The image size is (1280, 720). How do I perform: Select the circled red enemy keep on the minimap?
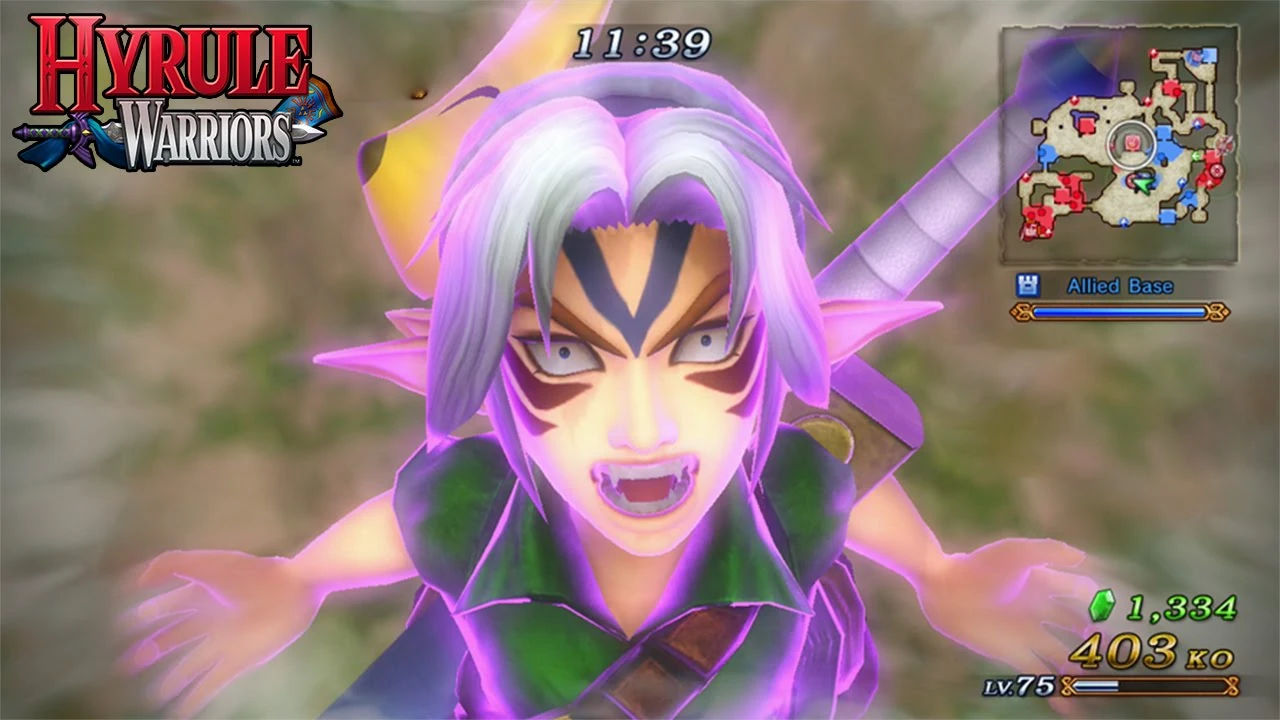(1131, 142)
